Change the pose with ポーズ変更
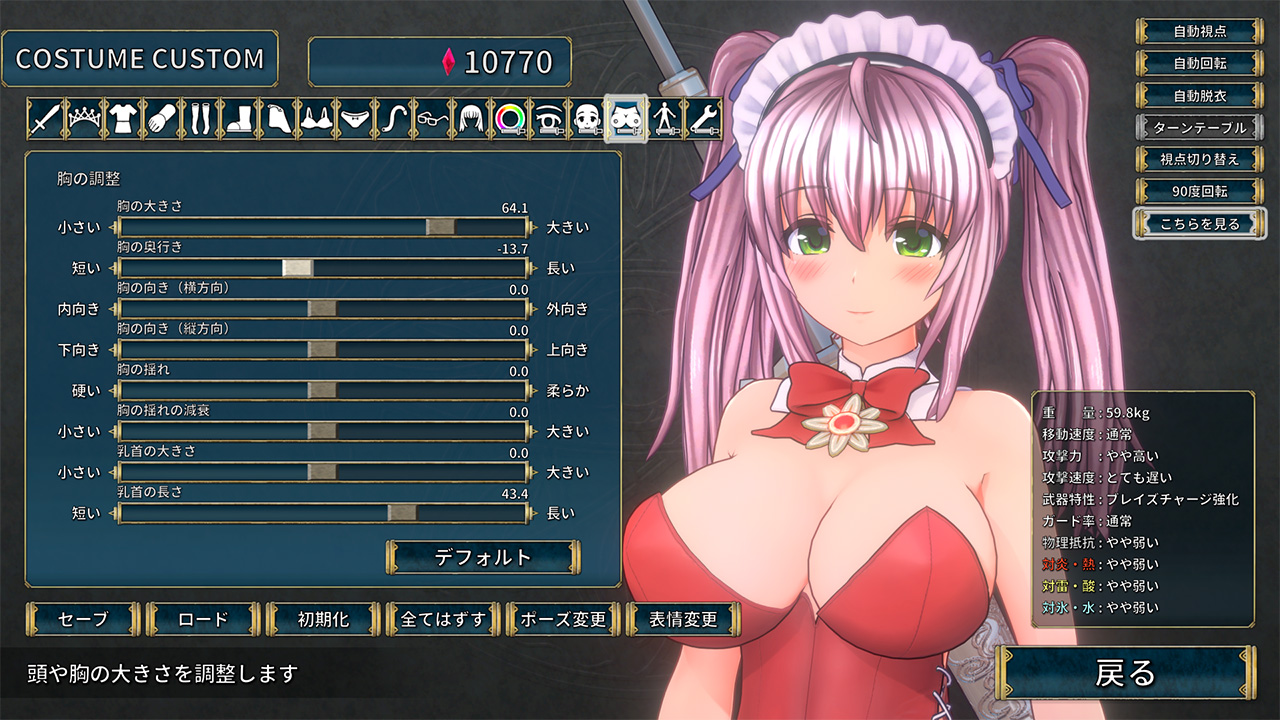The width and height of the screenshot is (1280, 720). click(x=563, y=619)
